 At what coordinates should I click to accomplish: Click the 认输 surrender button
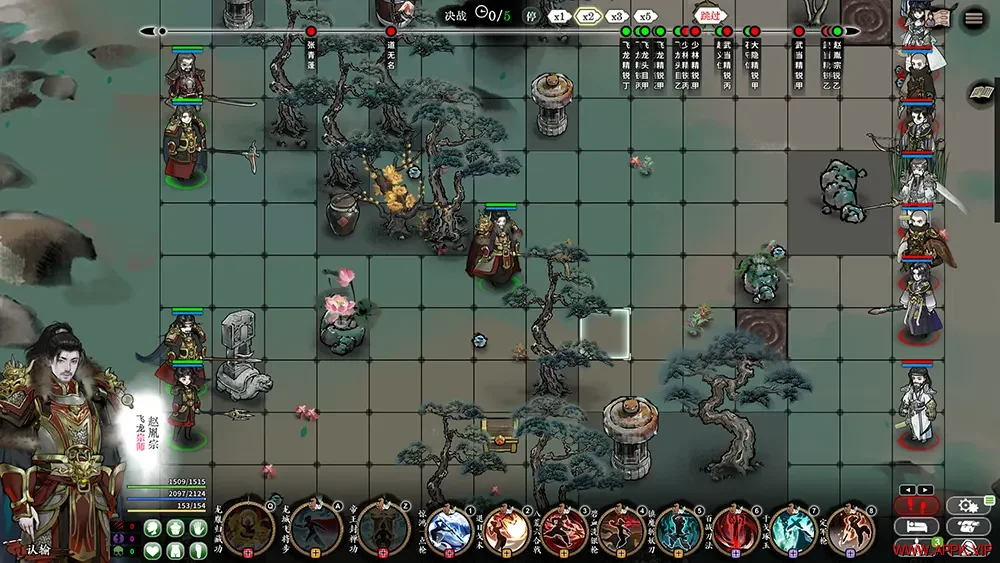click(38, 548)
